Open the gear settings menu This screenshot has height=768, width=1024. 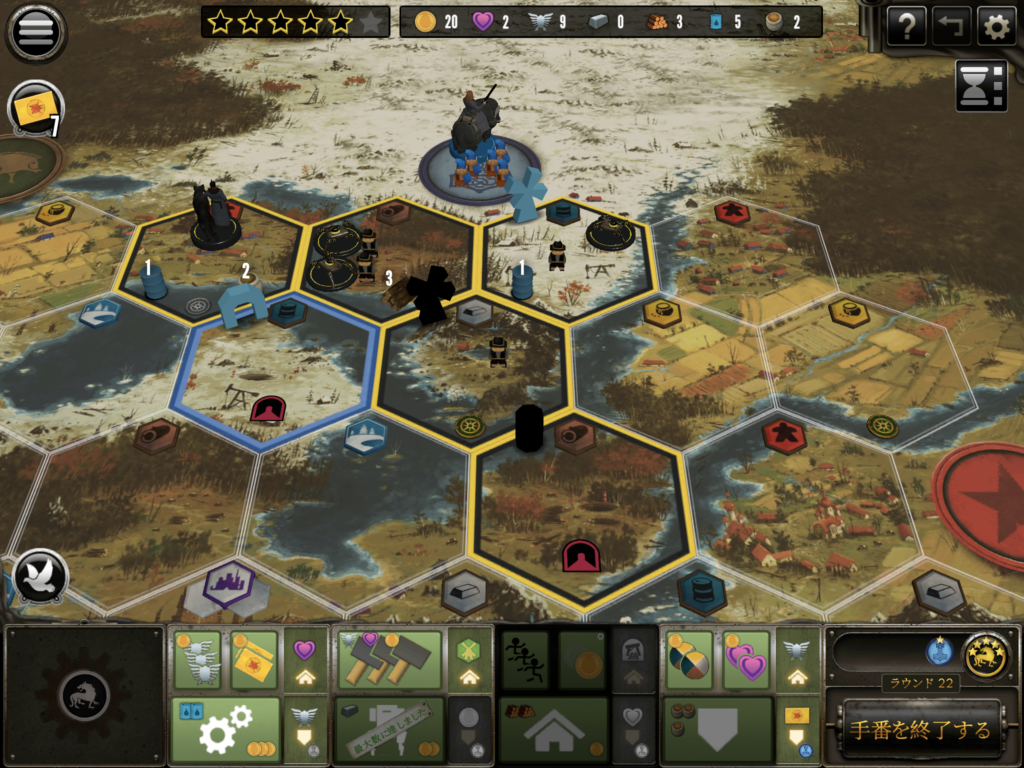(x=996, y=27)
